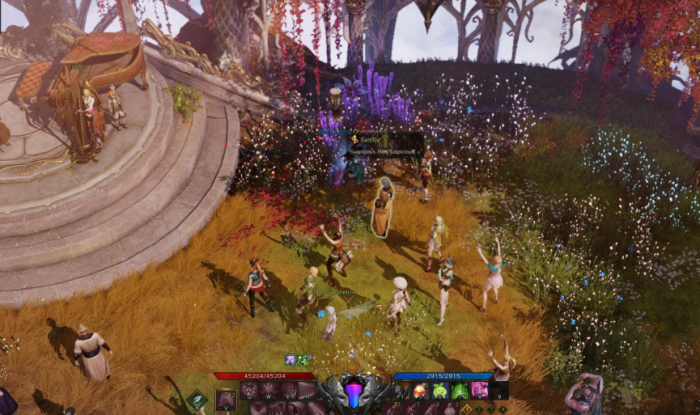The height and width of the screenshot is (415, 700).
Task: Switch to hotbar preset 2
Action: pyautogui.click(x=479, y=408)
